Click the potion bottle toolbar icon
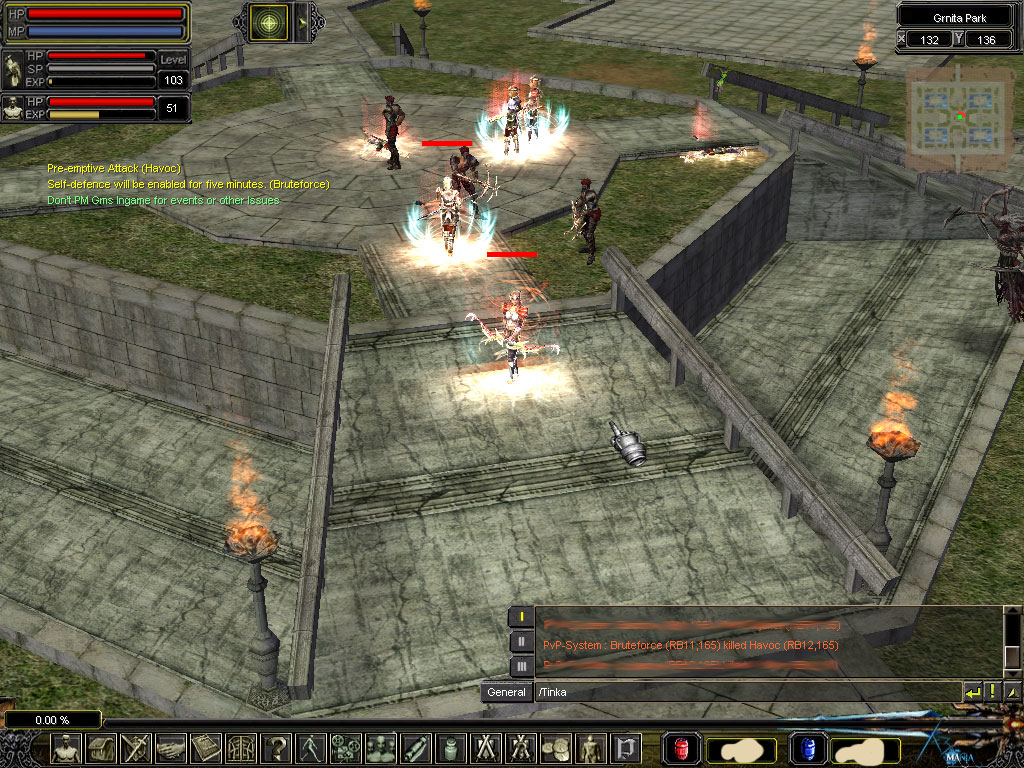Image resolution: width=1024 pixels, height=768 pixels. 449,749
